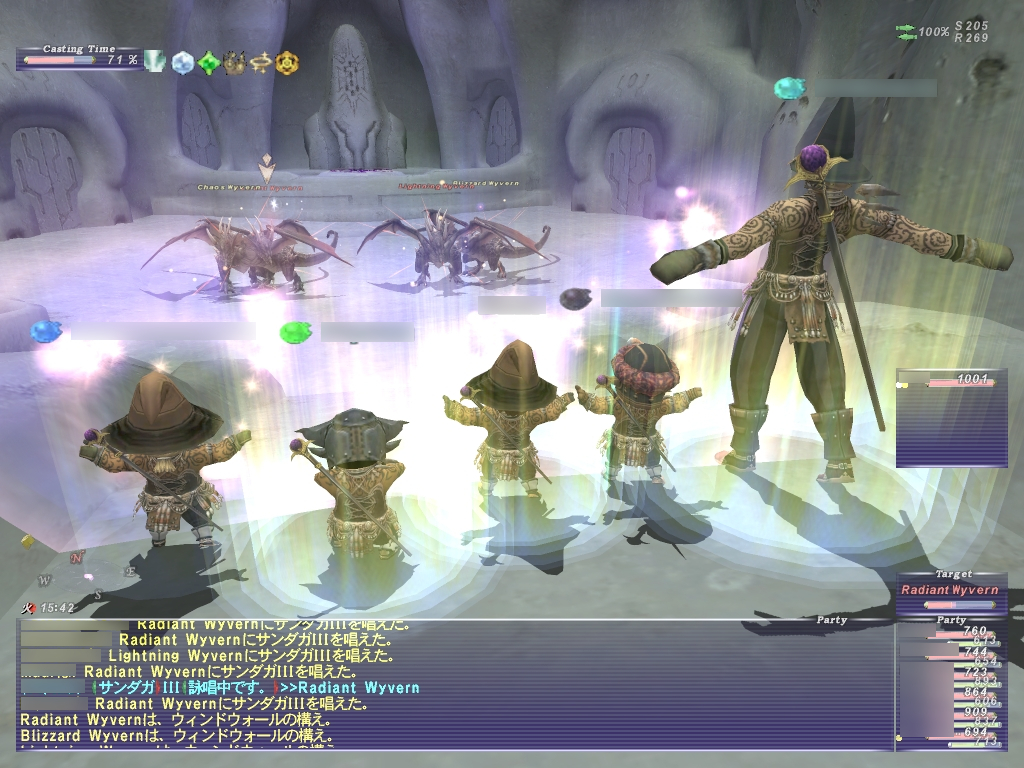This screenshot has height=768, width=1024.
Task: Select the party member with 760 HP
Action: pos(952,633)
